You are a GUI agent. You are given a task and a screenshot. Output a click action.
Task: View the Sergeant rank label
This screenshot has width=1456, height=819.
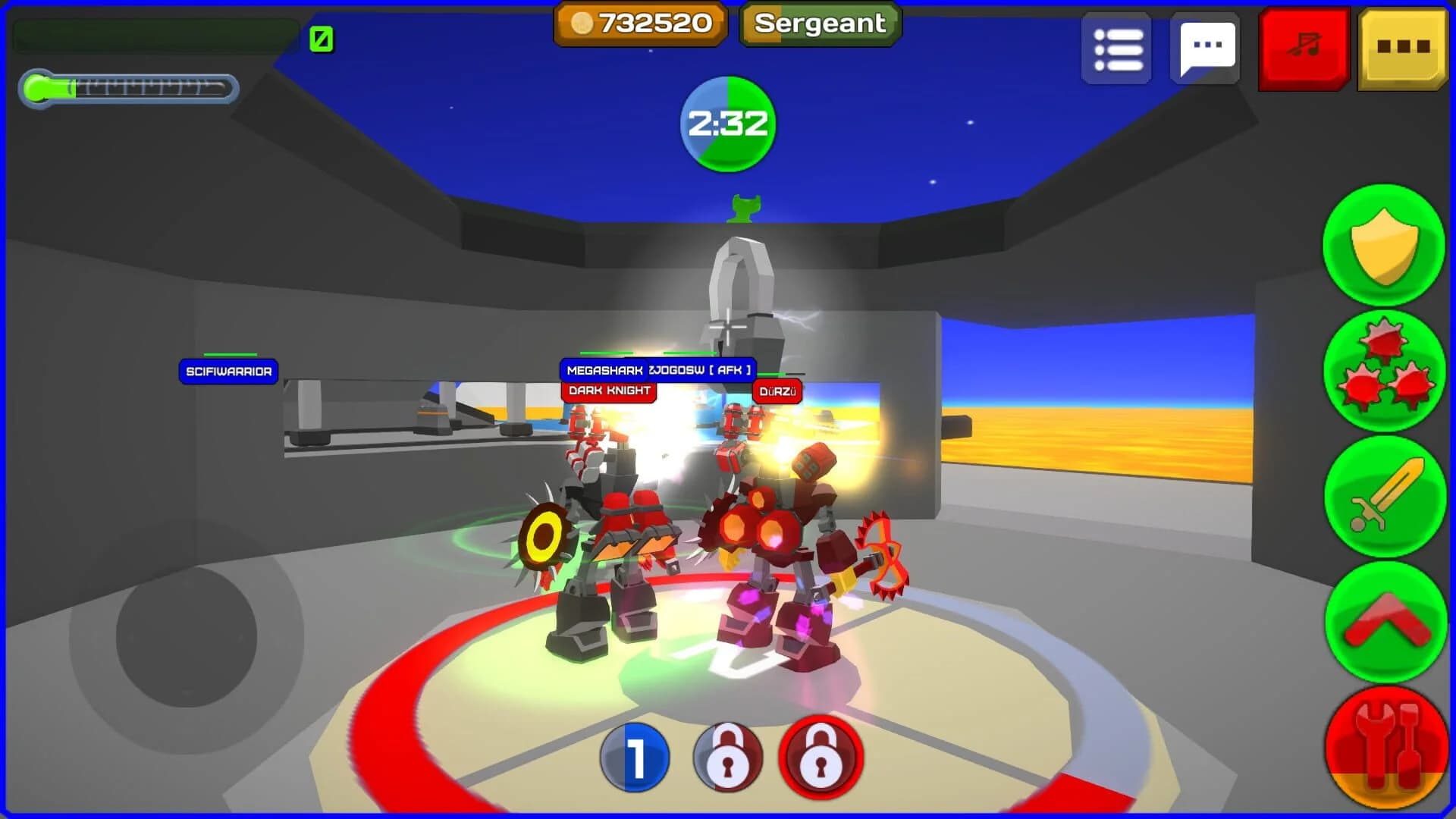818,24
